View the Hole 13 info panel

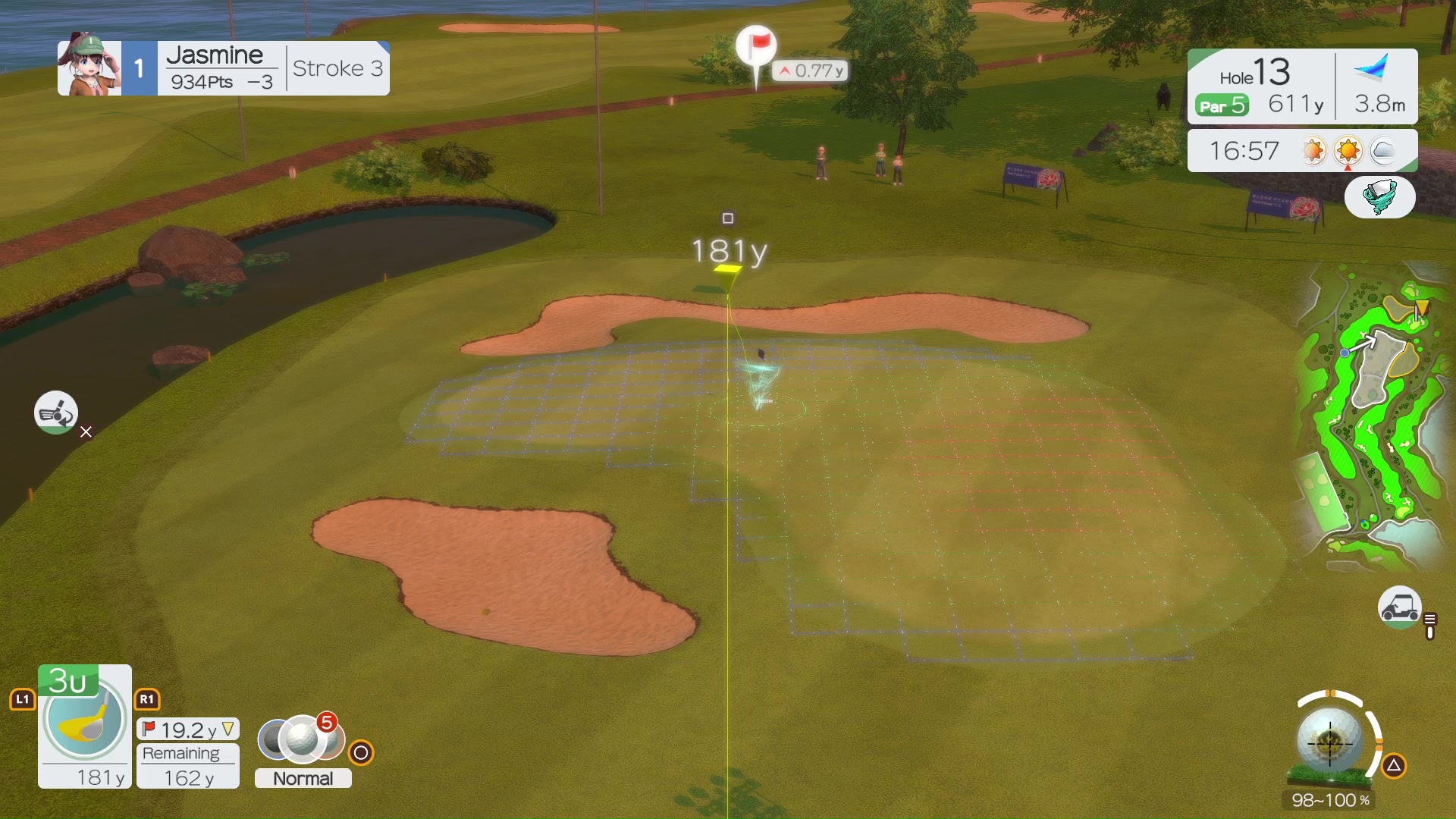pos(1260,86)
